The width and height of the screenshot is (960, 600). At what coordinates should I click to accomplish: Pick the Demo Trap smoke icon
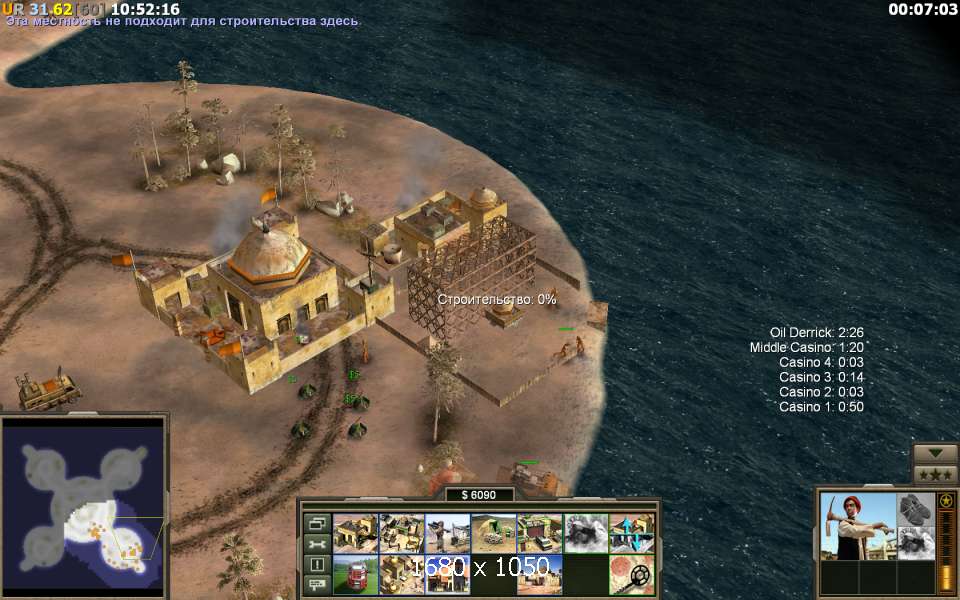pyautogui.click(x=585, y=533)
